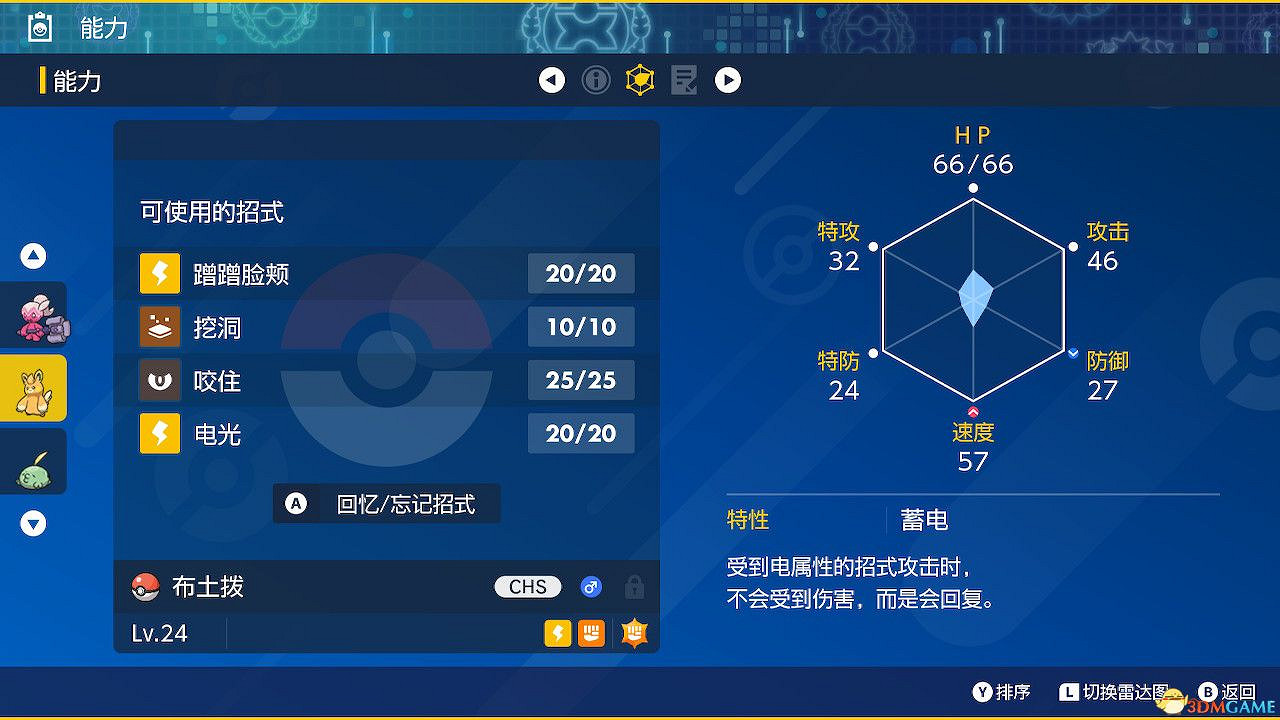The width and height of the screenshot is (1280, 720).
Task: Click the camera icon beside 能力 header
Action: point(39,27)
